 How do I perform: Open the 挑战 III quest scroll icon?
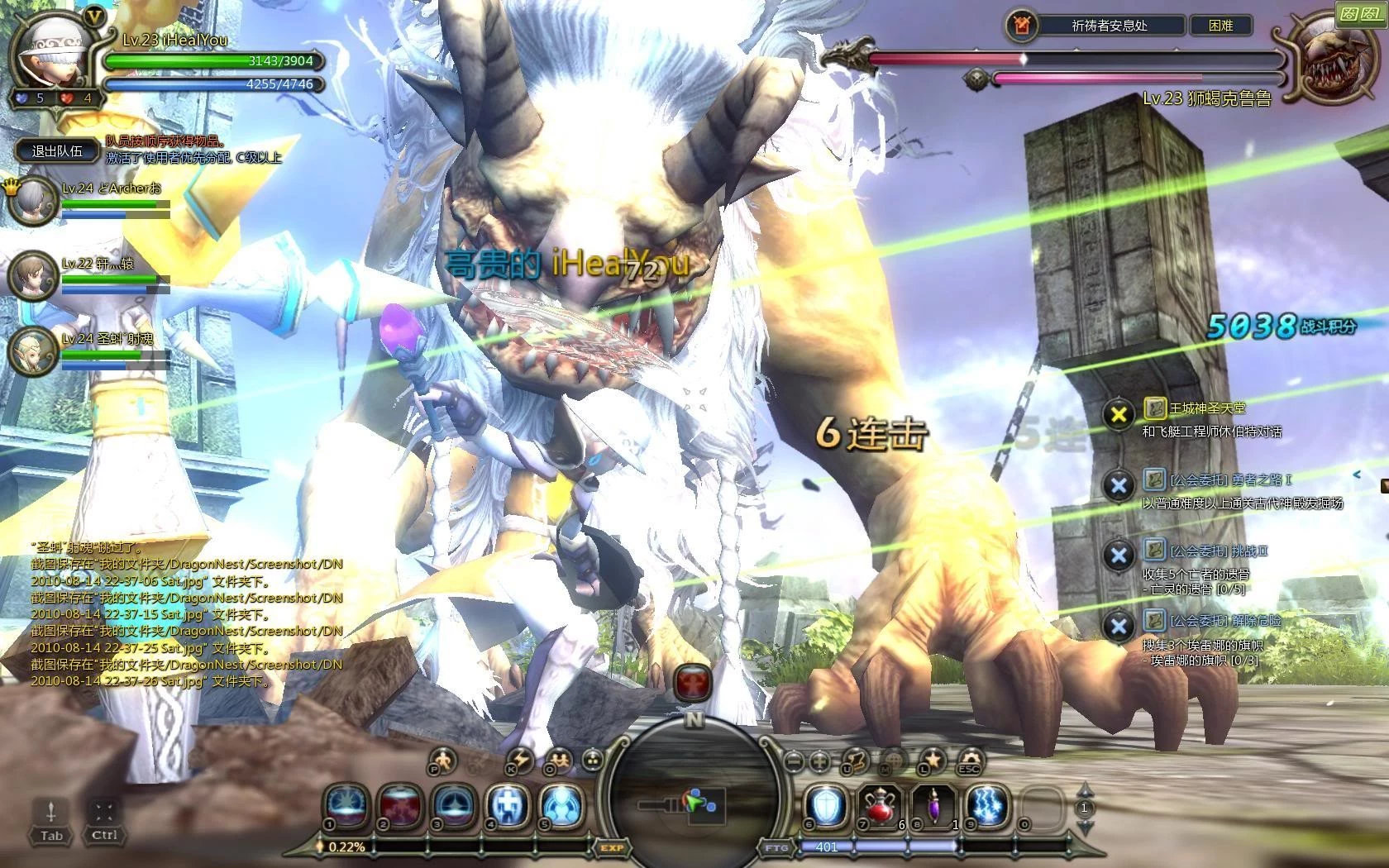pos(1154,550)
